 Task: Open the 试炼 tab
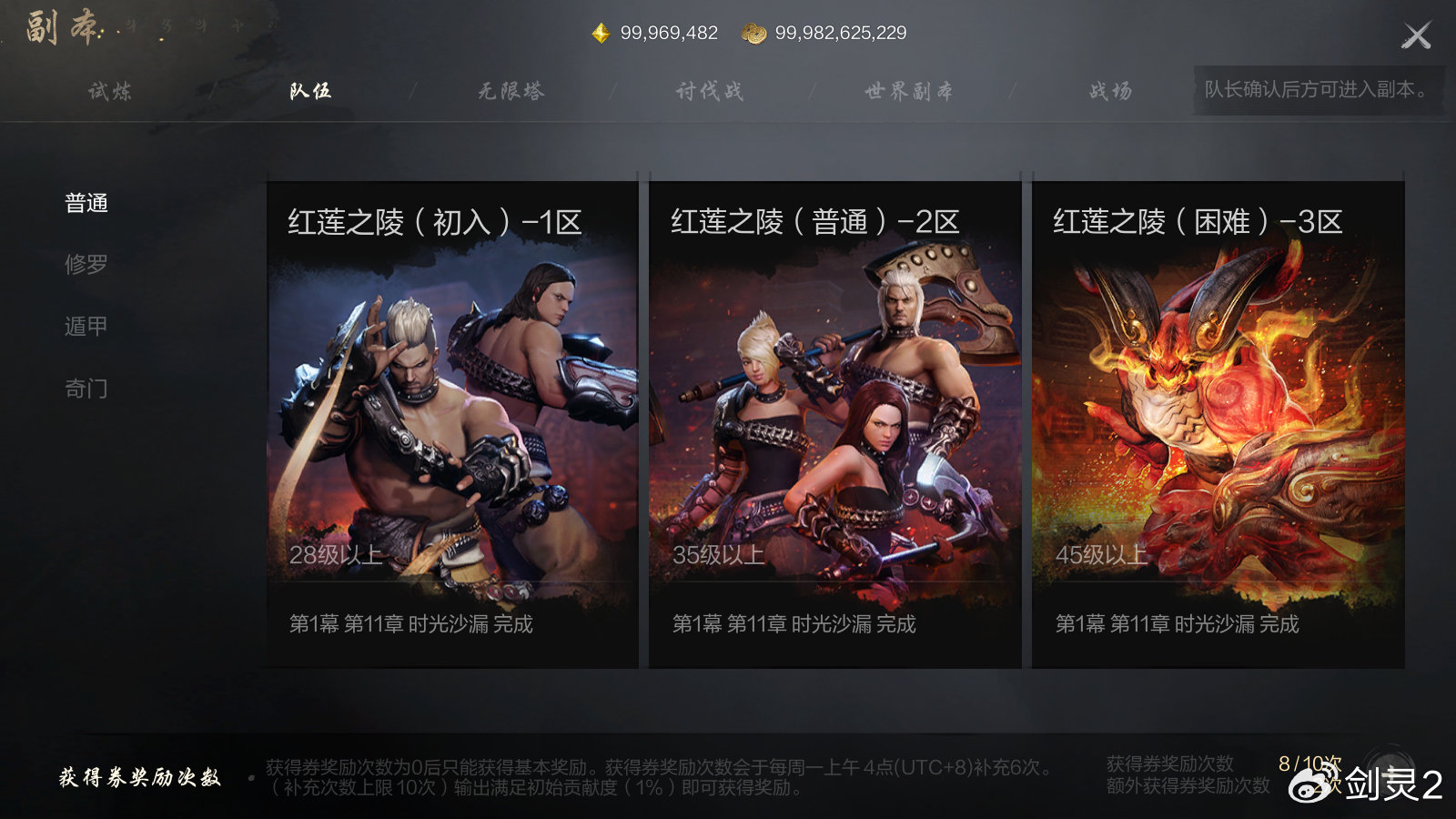tap(109, 91)
